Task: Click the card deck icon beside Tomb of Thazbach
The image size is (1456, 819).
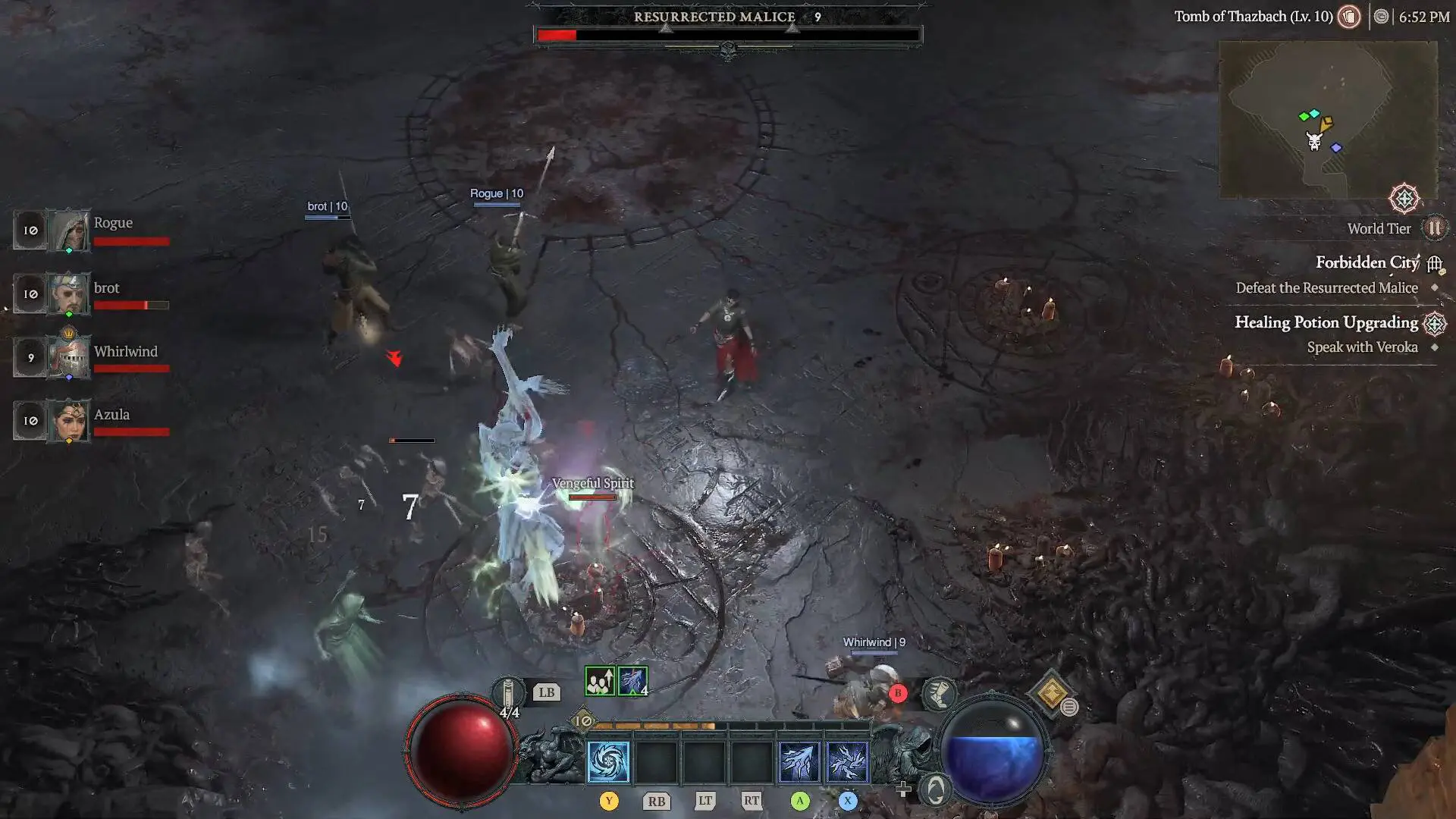Action: pos(1350,16)
